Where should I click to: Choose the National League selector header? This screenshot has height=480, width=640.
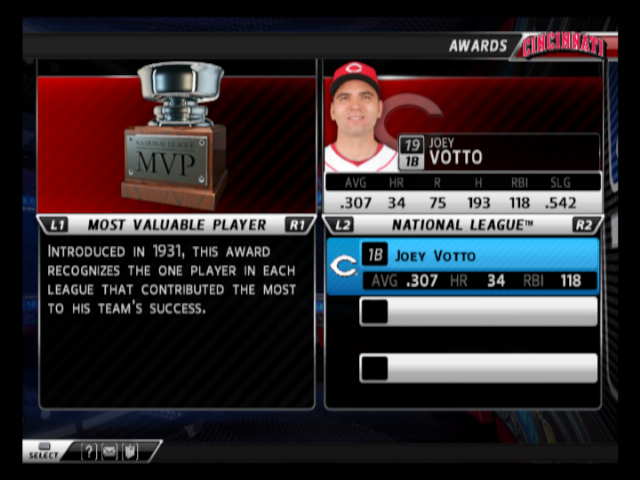coord(463,225)
